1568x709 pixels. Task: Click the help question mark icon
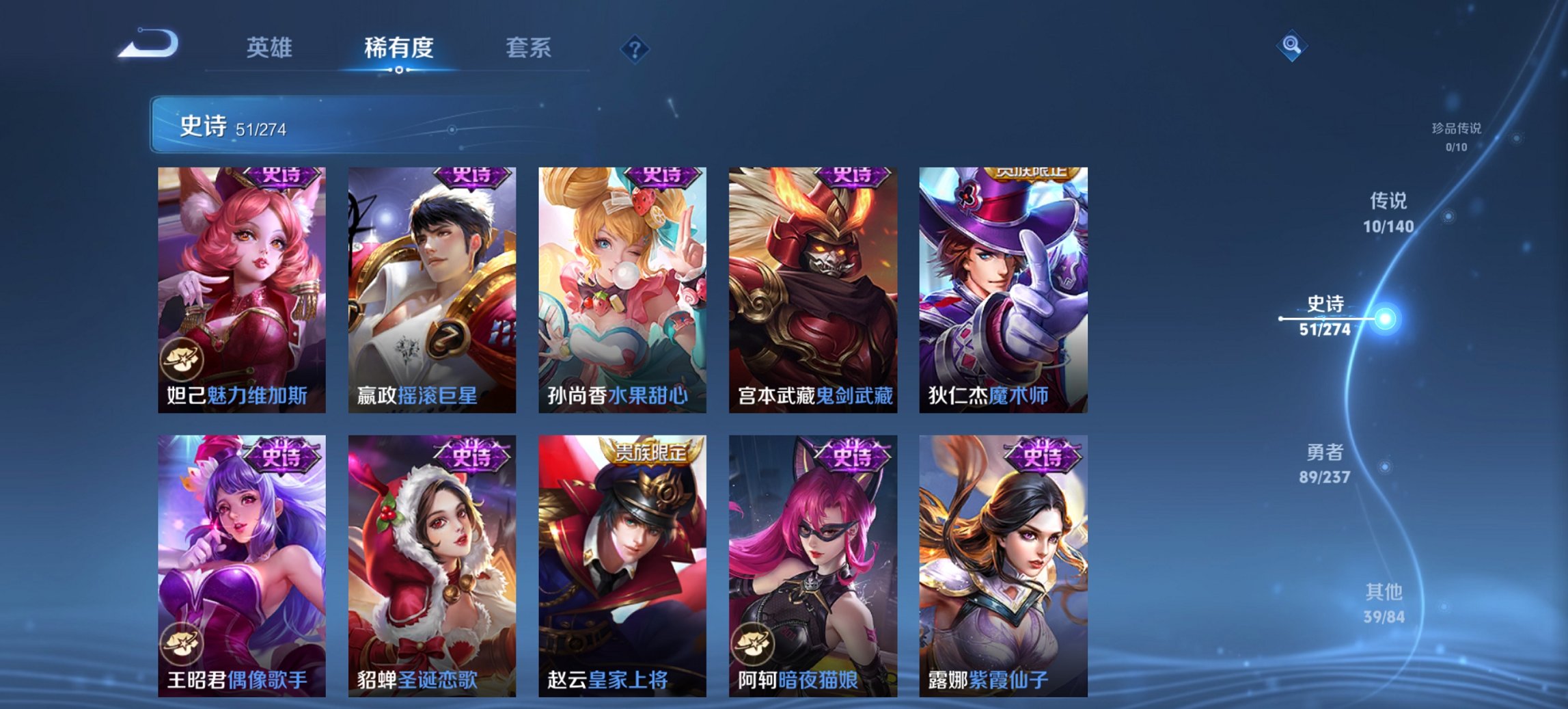coord(635,49)
